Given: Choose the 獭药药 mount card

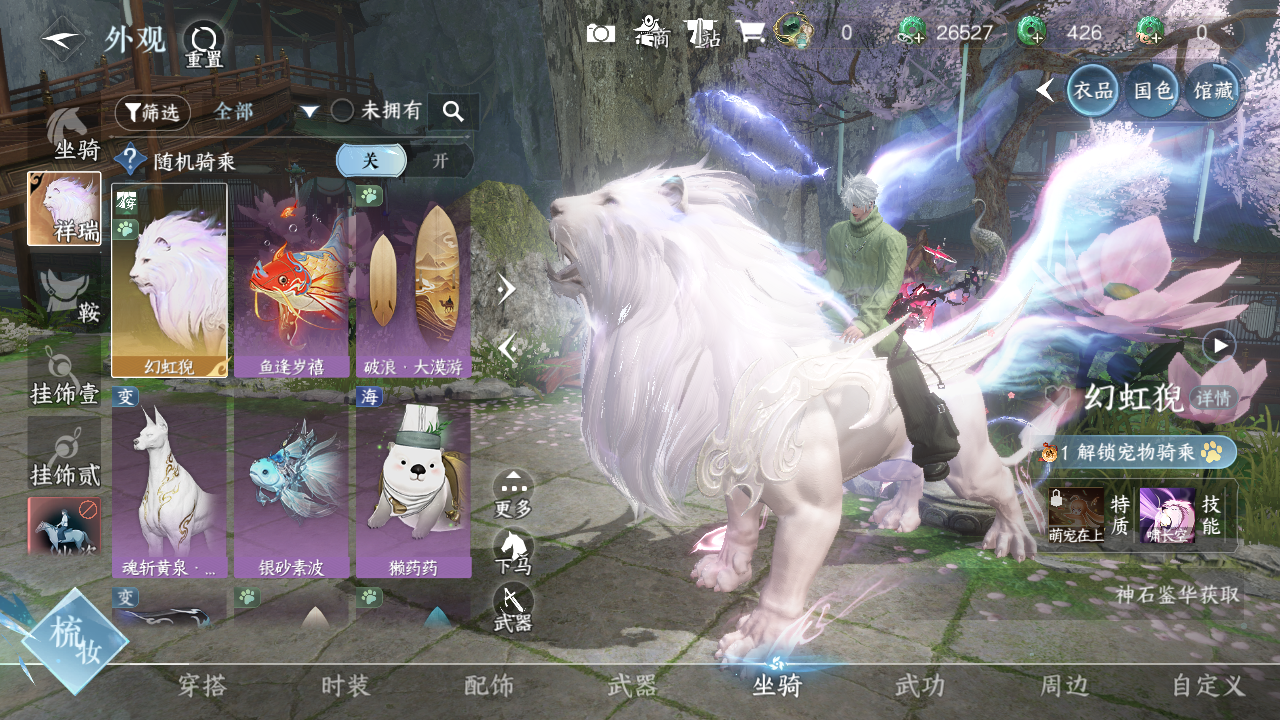Looking at the screenshot, I should point(413,490).
